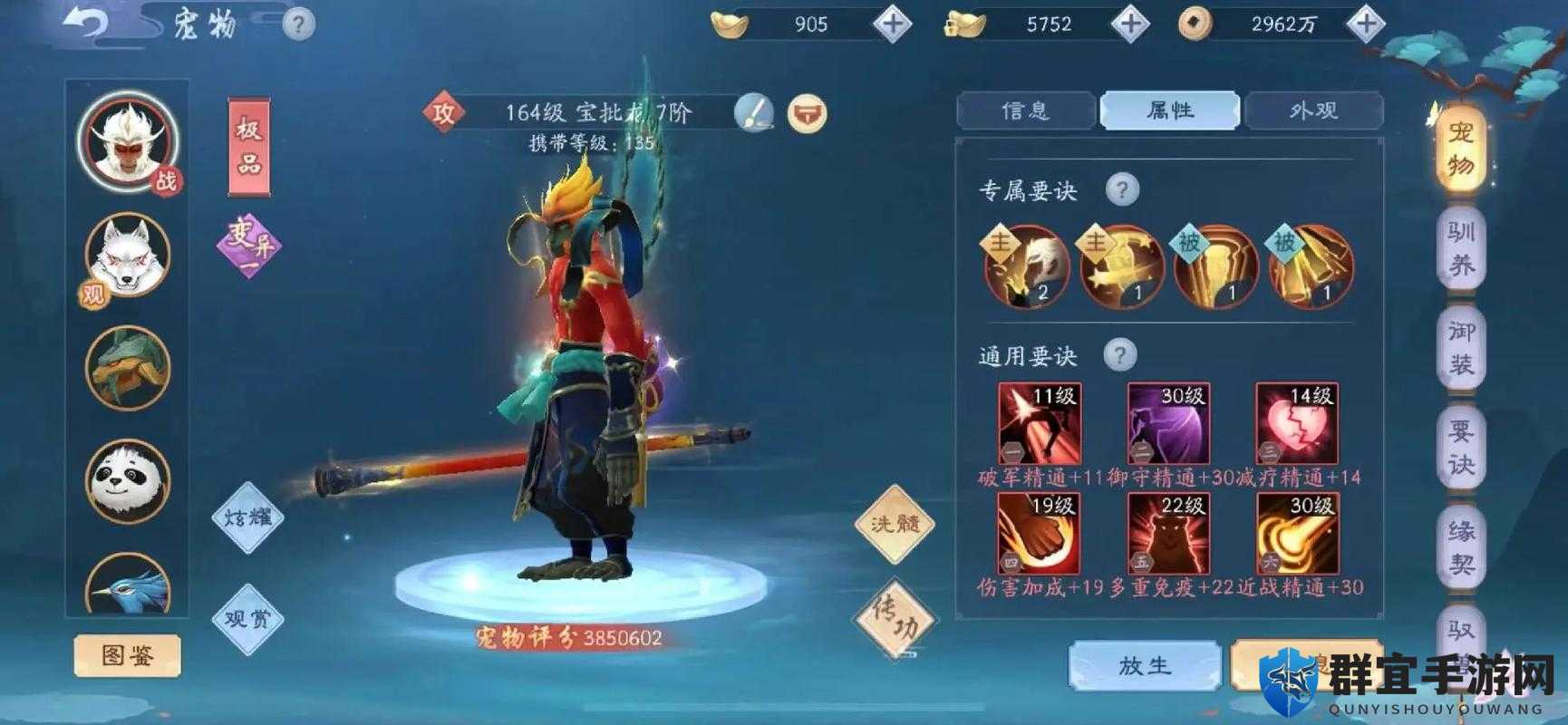The height and width of the screenshot is (725, 1568).
Task: Expand the 通用要诀 help tooltip
Action: pyautogui.click(x=1121, y=354)
